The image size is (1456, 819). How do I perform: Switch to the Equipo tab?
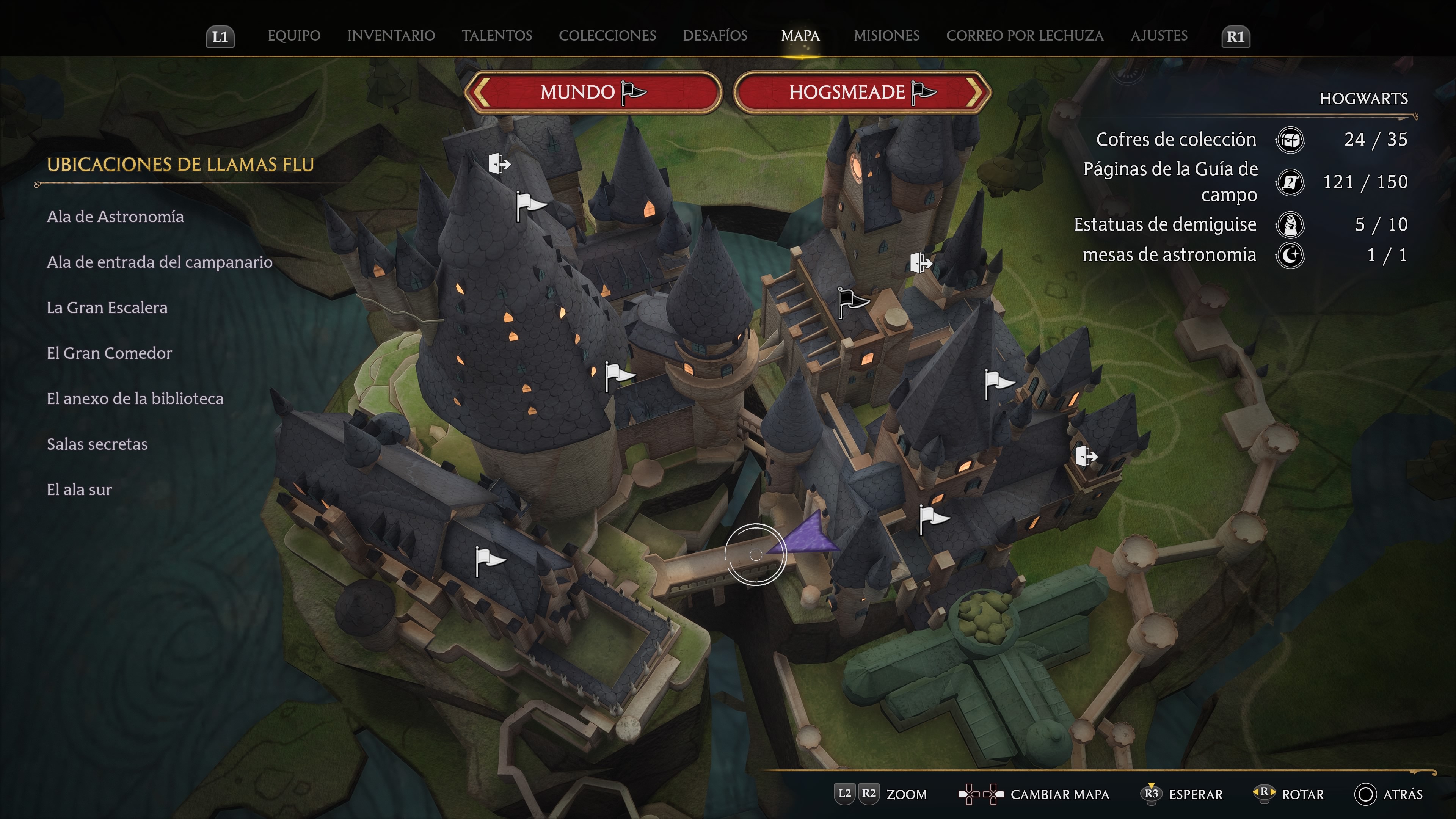click(x=294, y=36)
